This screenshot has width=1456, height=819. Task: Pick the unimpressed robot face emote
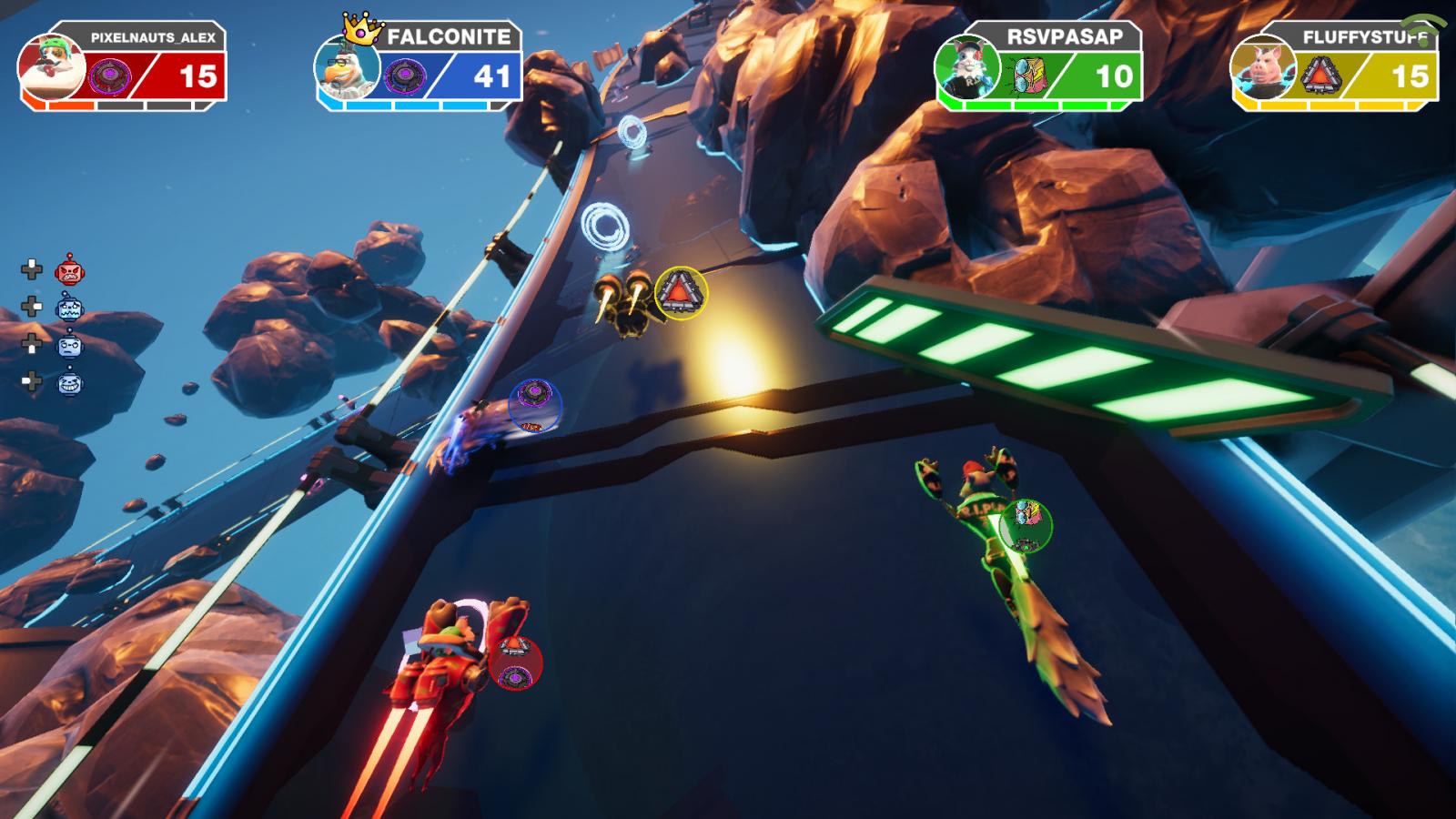point(69,346)
